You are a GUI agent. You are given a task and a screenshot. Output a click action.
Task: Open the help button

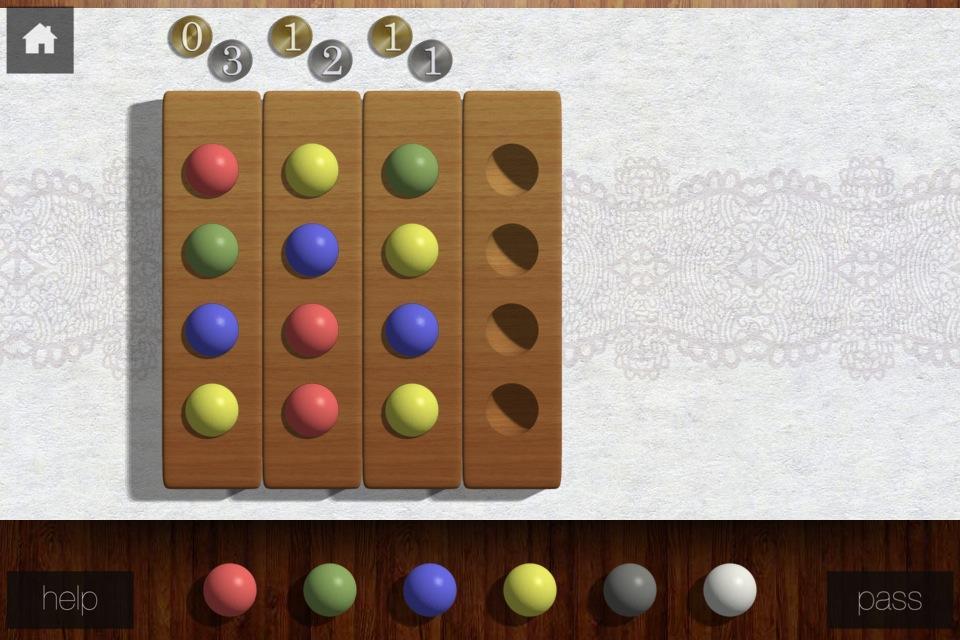pyautogui.click(x=70, y=599)
